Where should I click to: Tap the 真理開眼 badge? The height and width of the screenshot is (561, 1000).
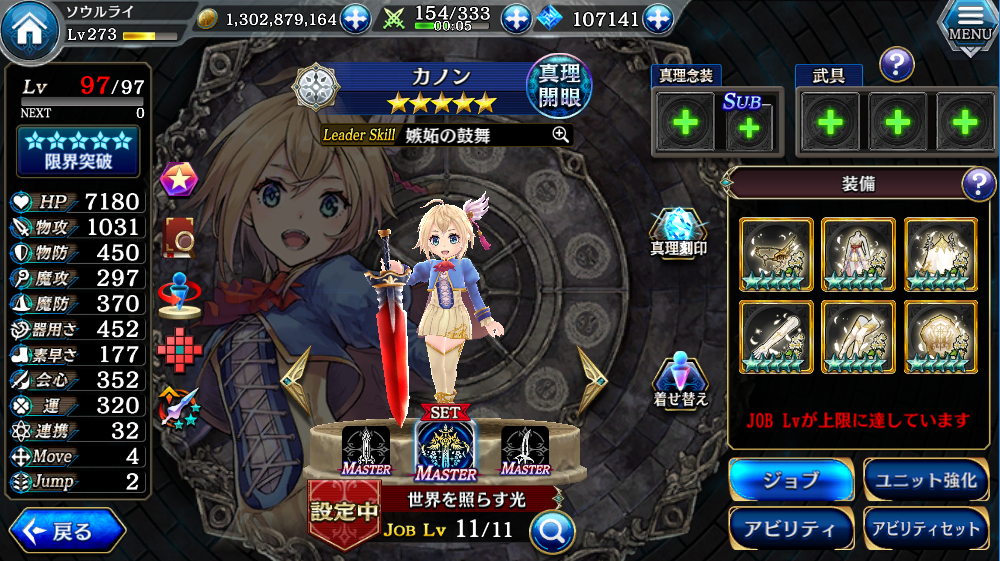click(558, 87)
